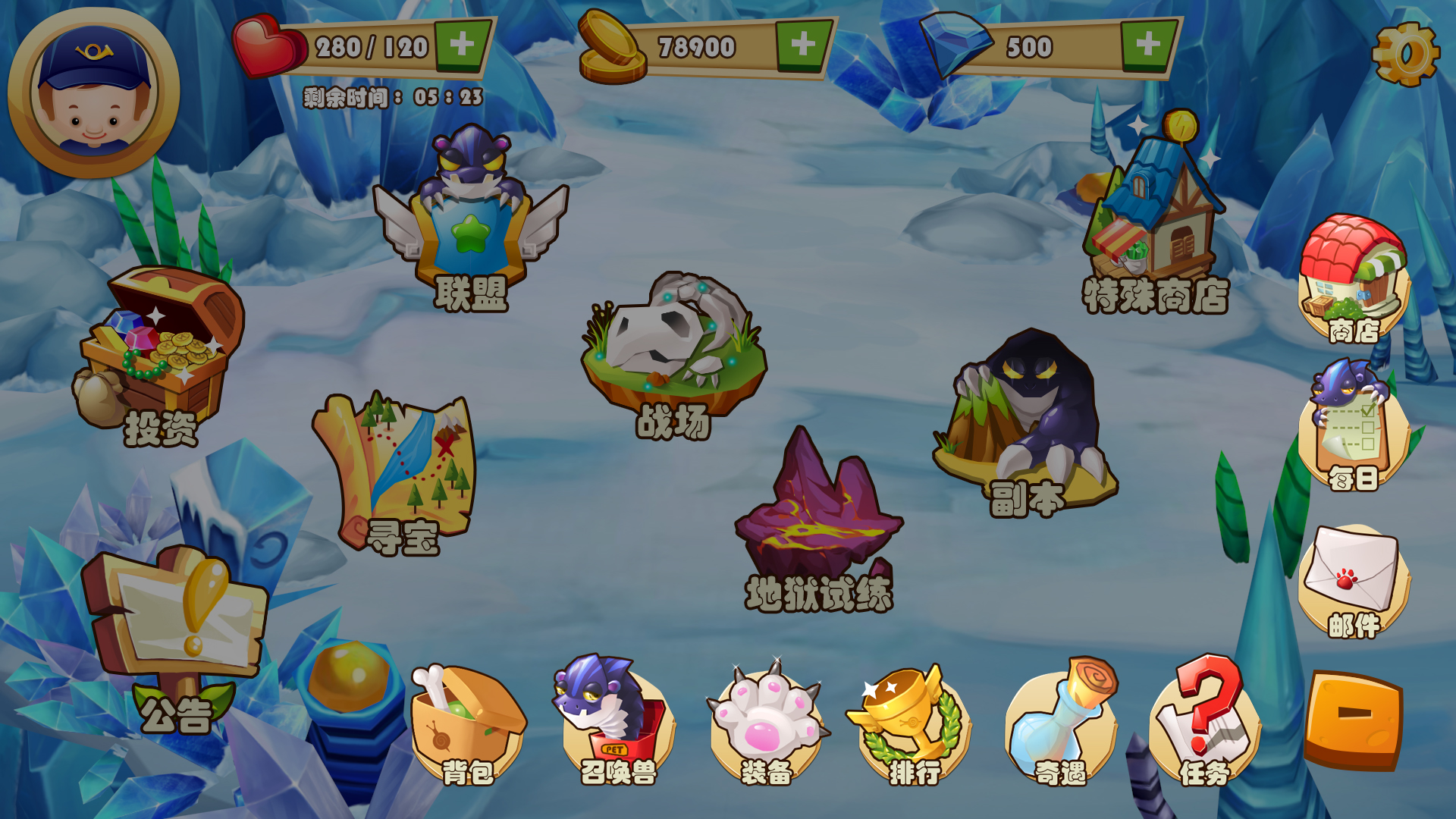
Task: Add diamonds using the plus button
Action: pos(1147,45)
